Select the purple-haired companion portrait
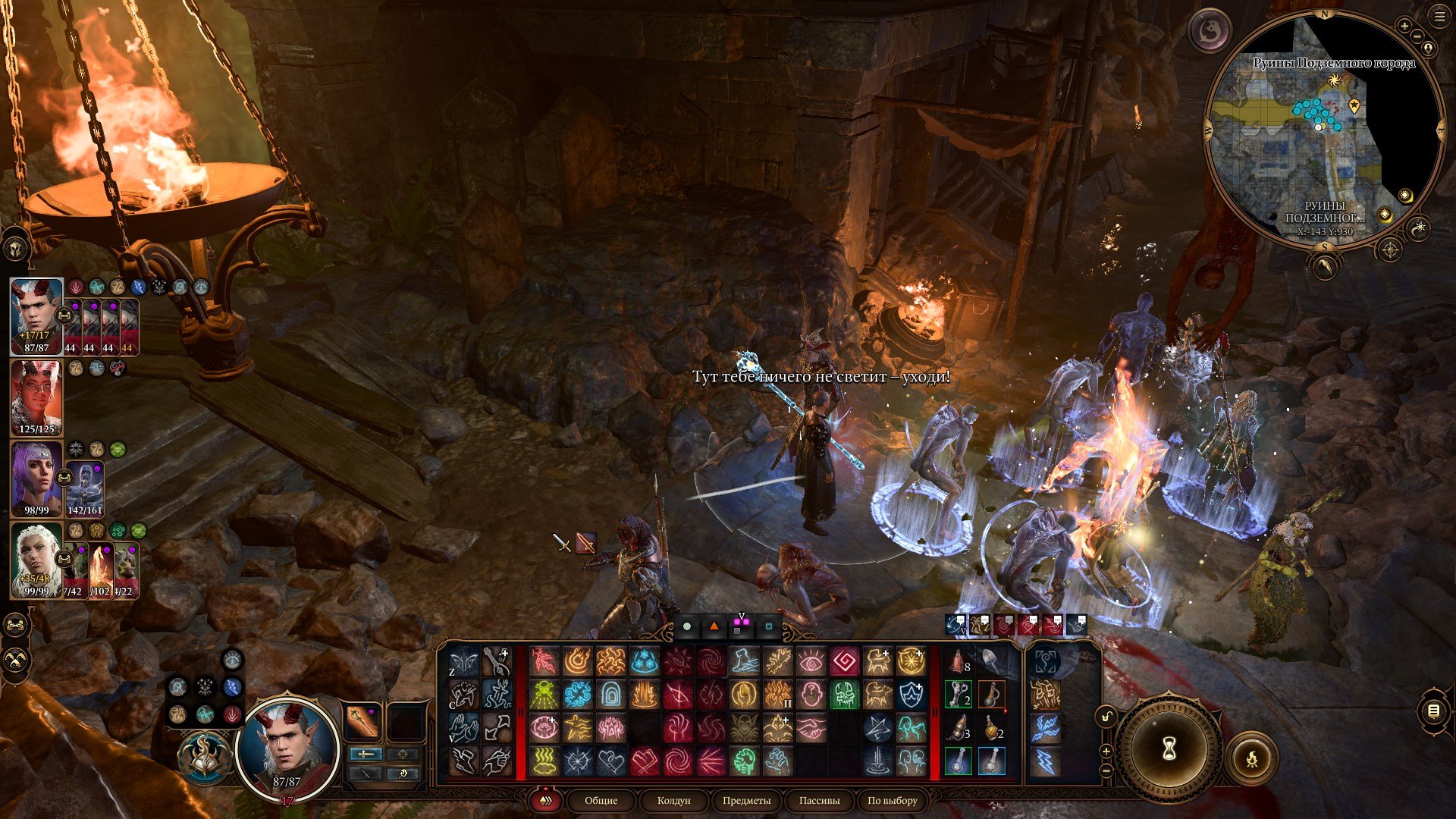Image resolution: width=1456 pixels, height=819 pixels. 36,479
